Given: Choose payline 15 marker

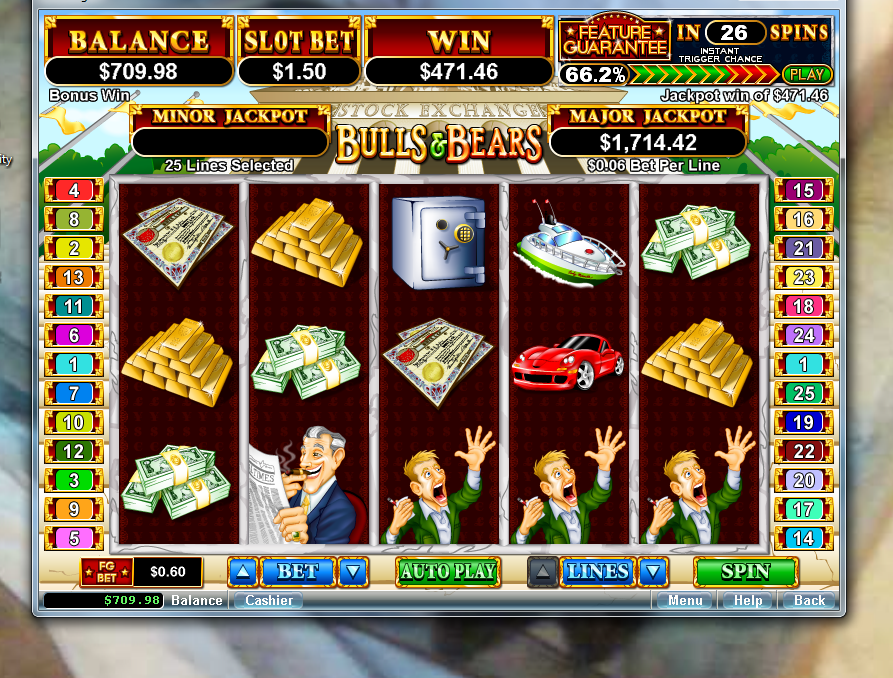Looking at the screenshot, I should (803, 190).
